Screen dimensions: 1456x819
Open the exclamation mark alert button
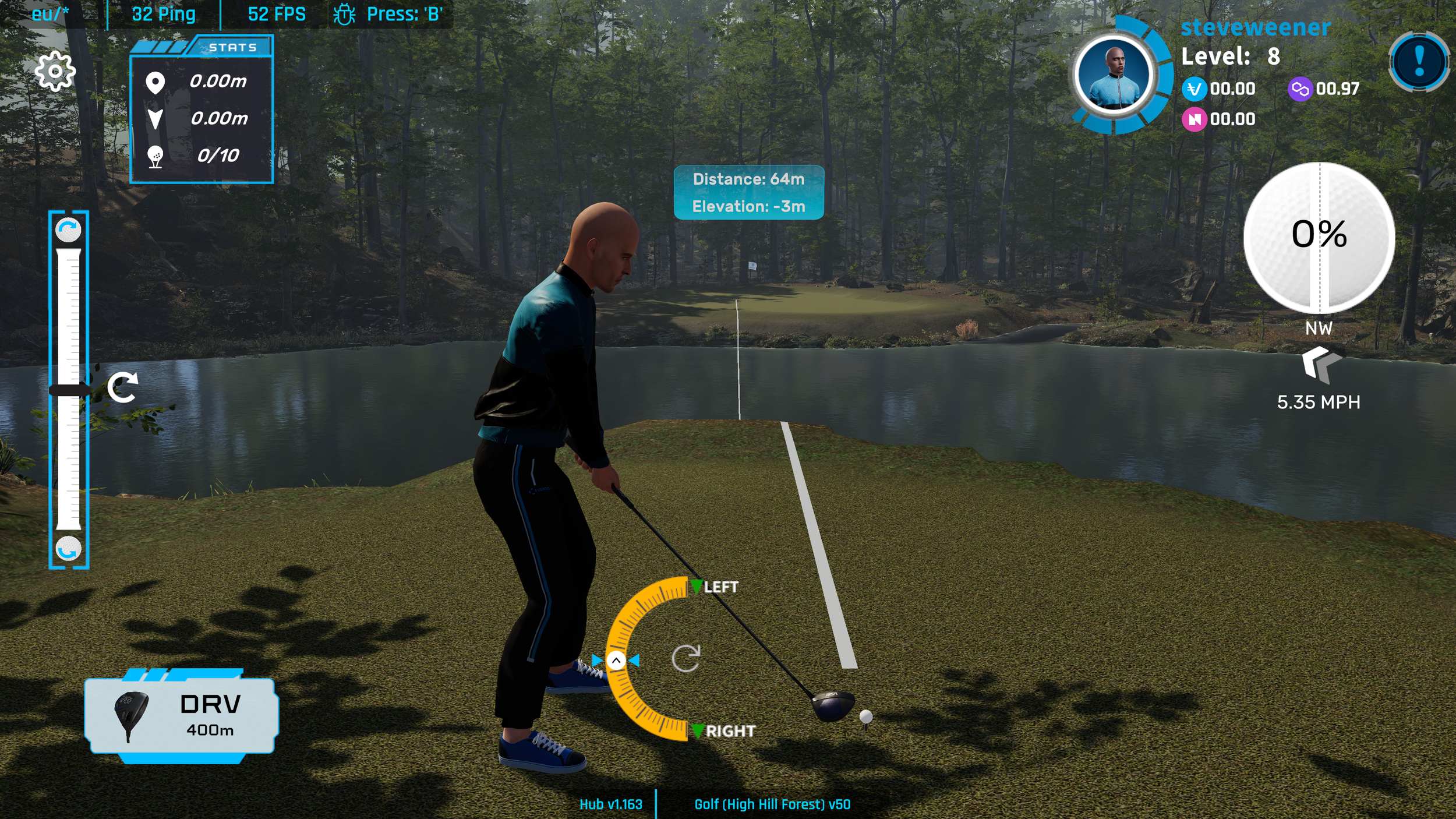(1419, 62)
